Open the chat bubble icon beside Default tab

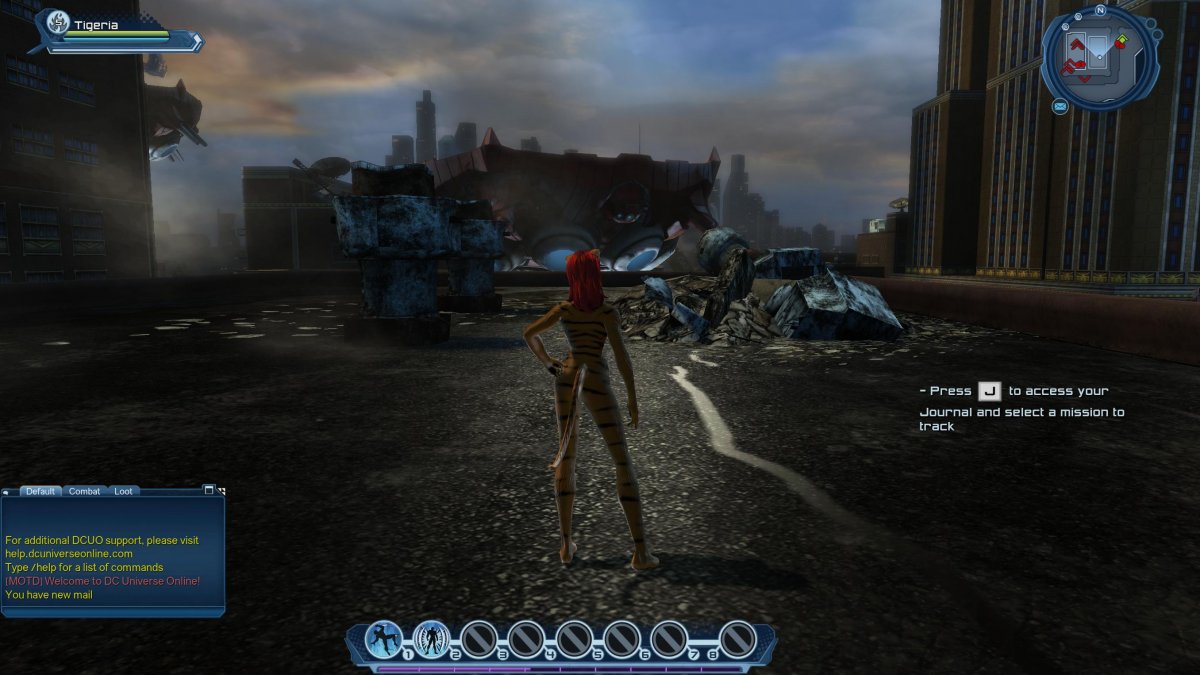pyautogui.click(x=7, y=492)
